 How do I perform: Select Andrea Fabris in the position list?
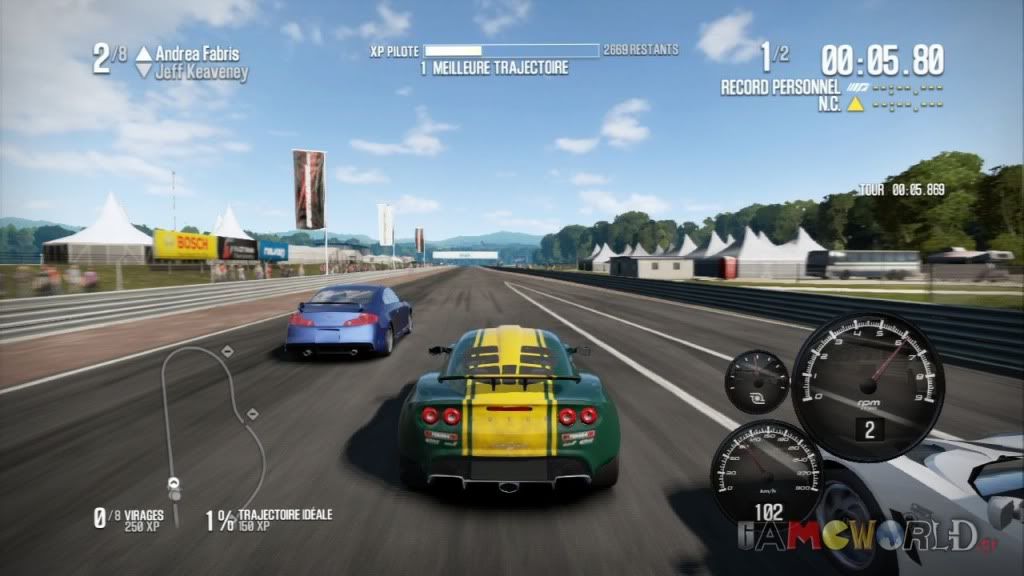197,54
